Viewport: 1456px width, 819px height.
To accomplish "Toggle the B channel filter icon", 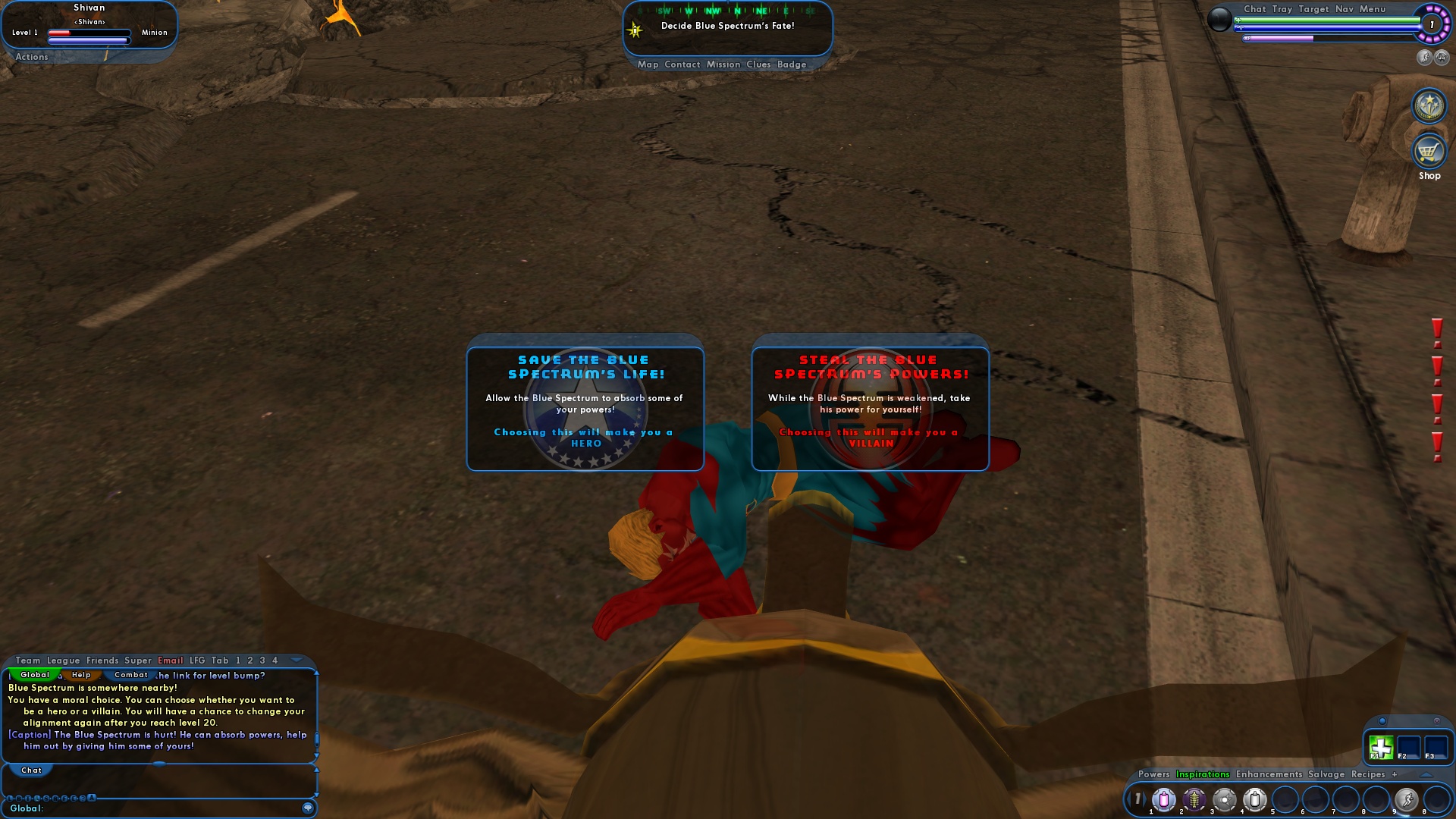I will 20,798.
